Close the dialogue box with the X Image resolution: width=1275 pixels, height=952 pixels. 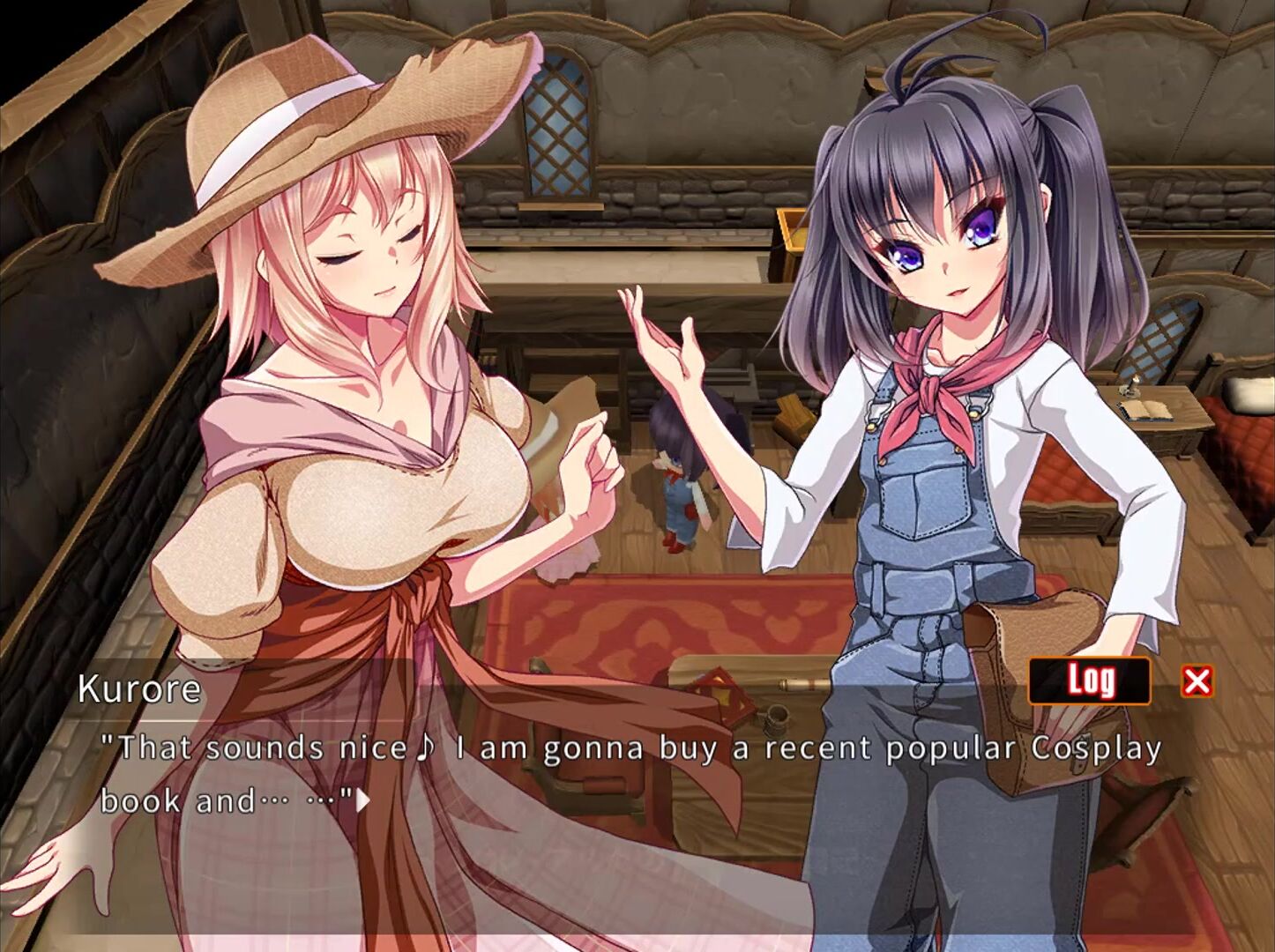1197,681
